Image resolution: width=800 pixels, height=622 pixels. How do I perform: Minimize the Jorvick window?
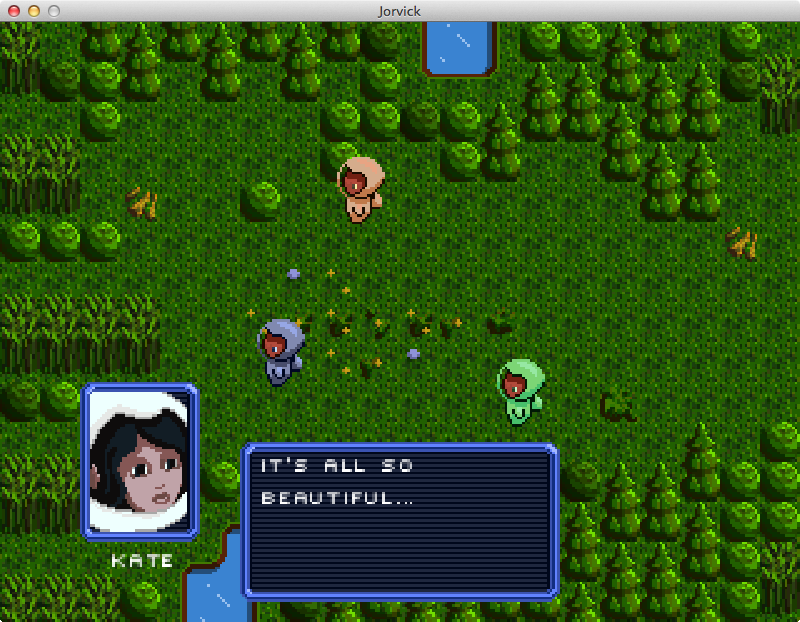[34, 10]
